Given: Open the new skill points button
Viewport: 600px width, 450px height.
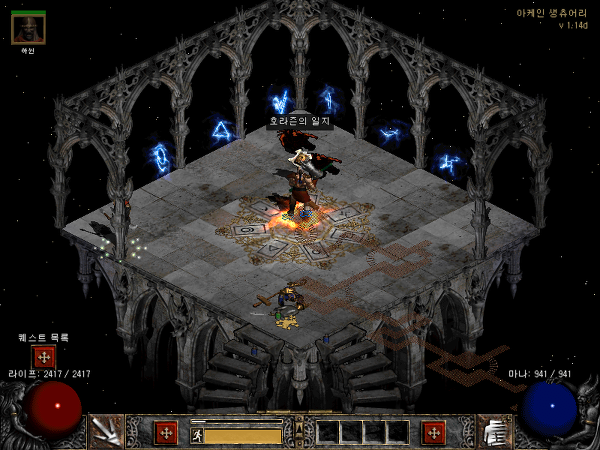Looking at the screenshot, I should (433, 433).
